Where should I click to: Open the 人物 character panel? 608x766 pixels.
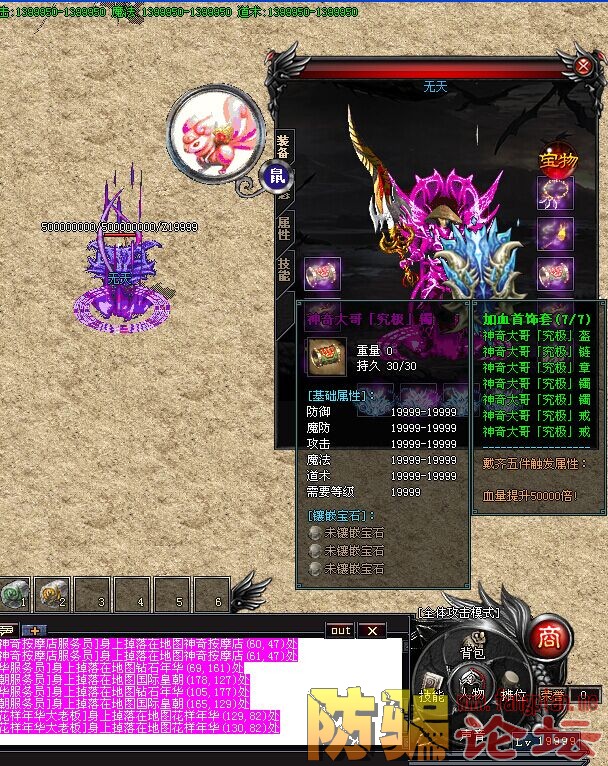coord(473,693)
